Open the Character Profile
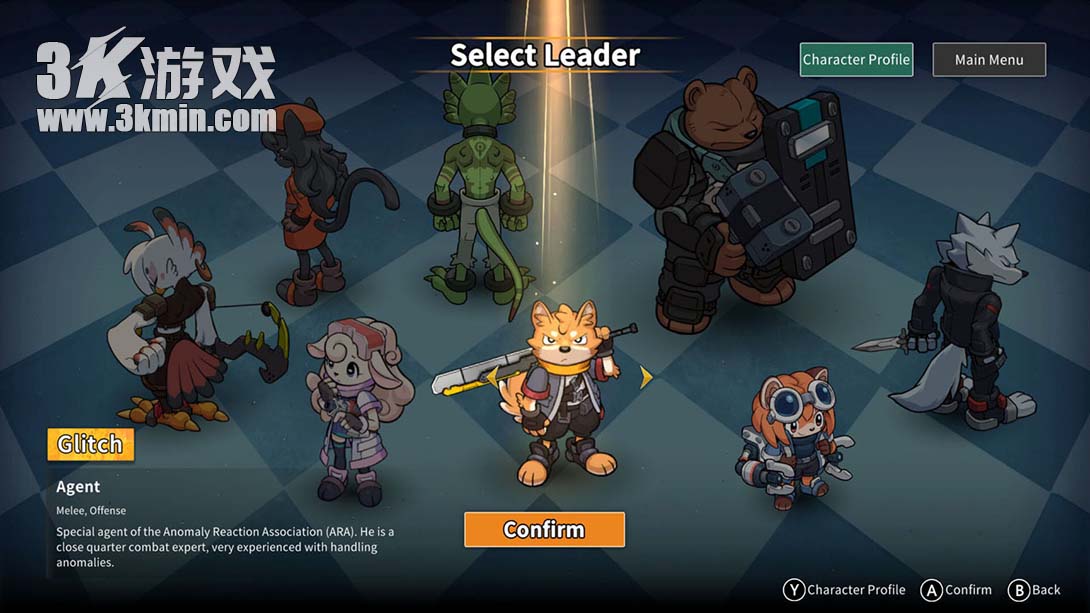This screenshot has height=613, width=1090. 856,60
